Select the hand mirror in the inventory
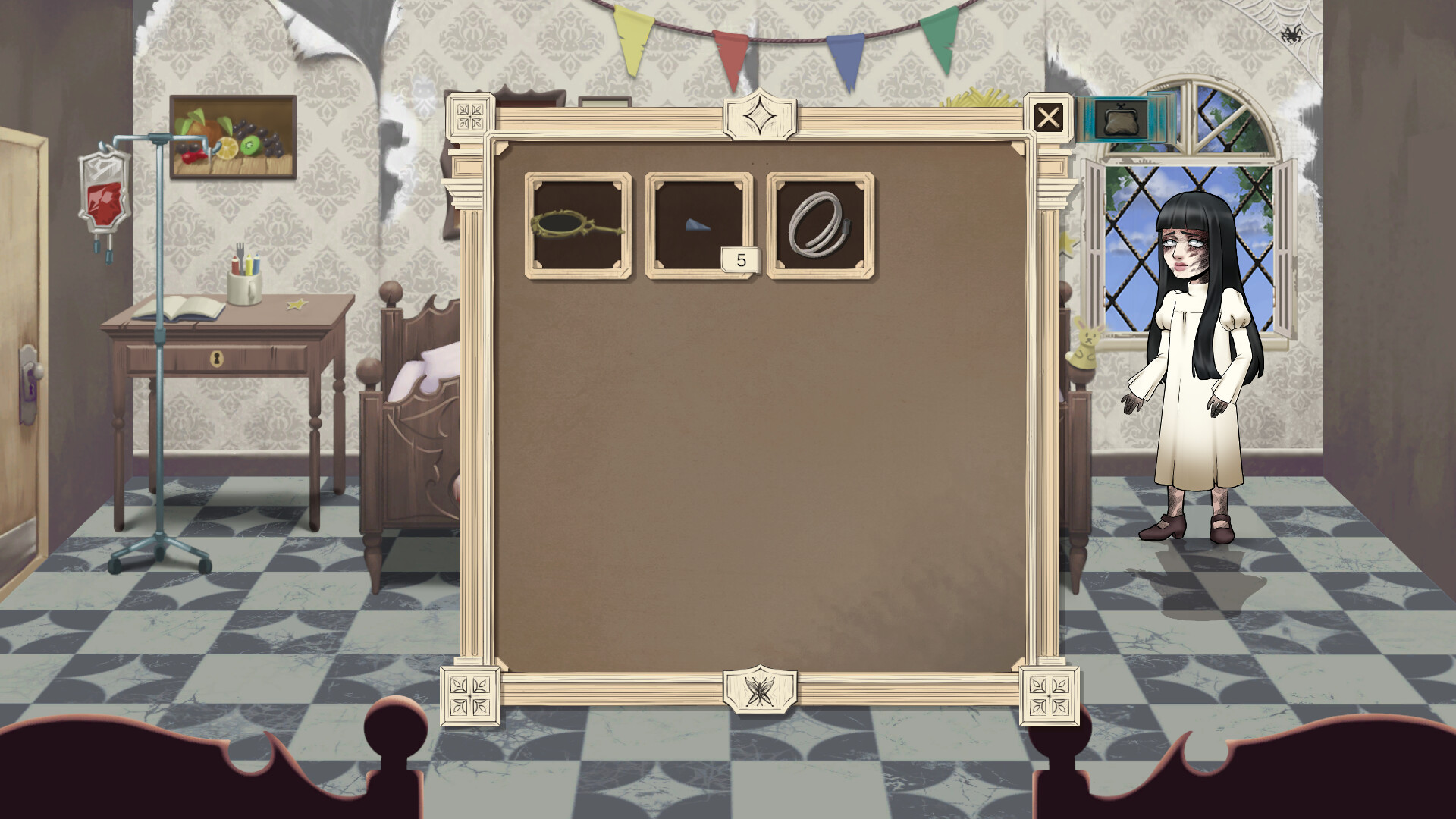This screenshot has width=1456, height=819. (578, 225)
